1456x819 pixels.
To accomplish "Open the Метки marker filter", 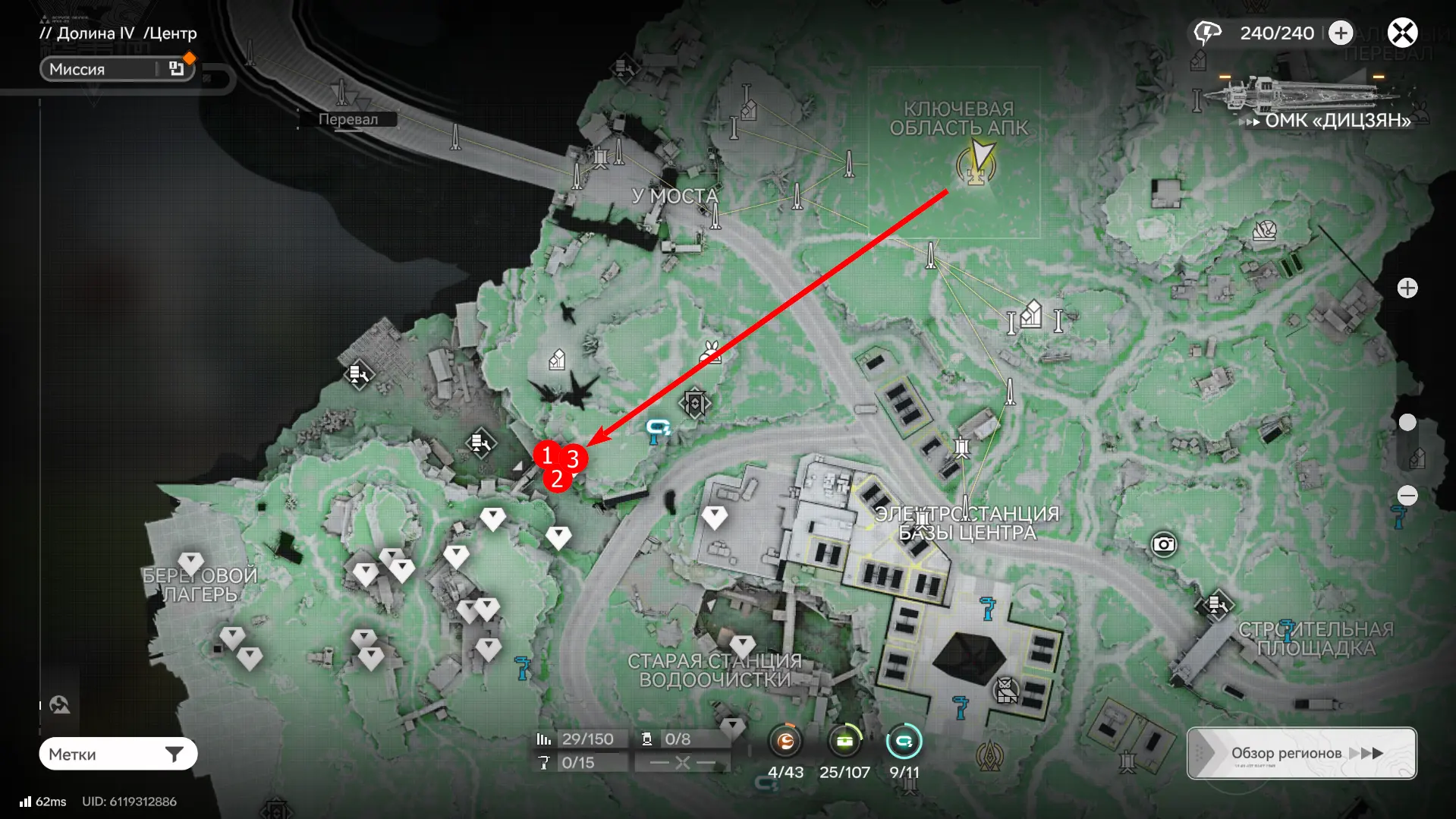I will click(118, 754).
